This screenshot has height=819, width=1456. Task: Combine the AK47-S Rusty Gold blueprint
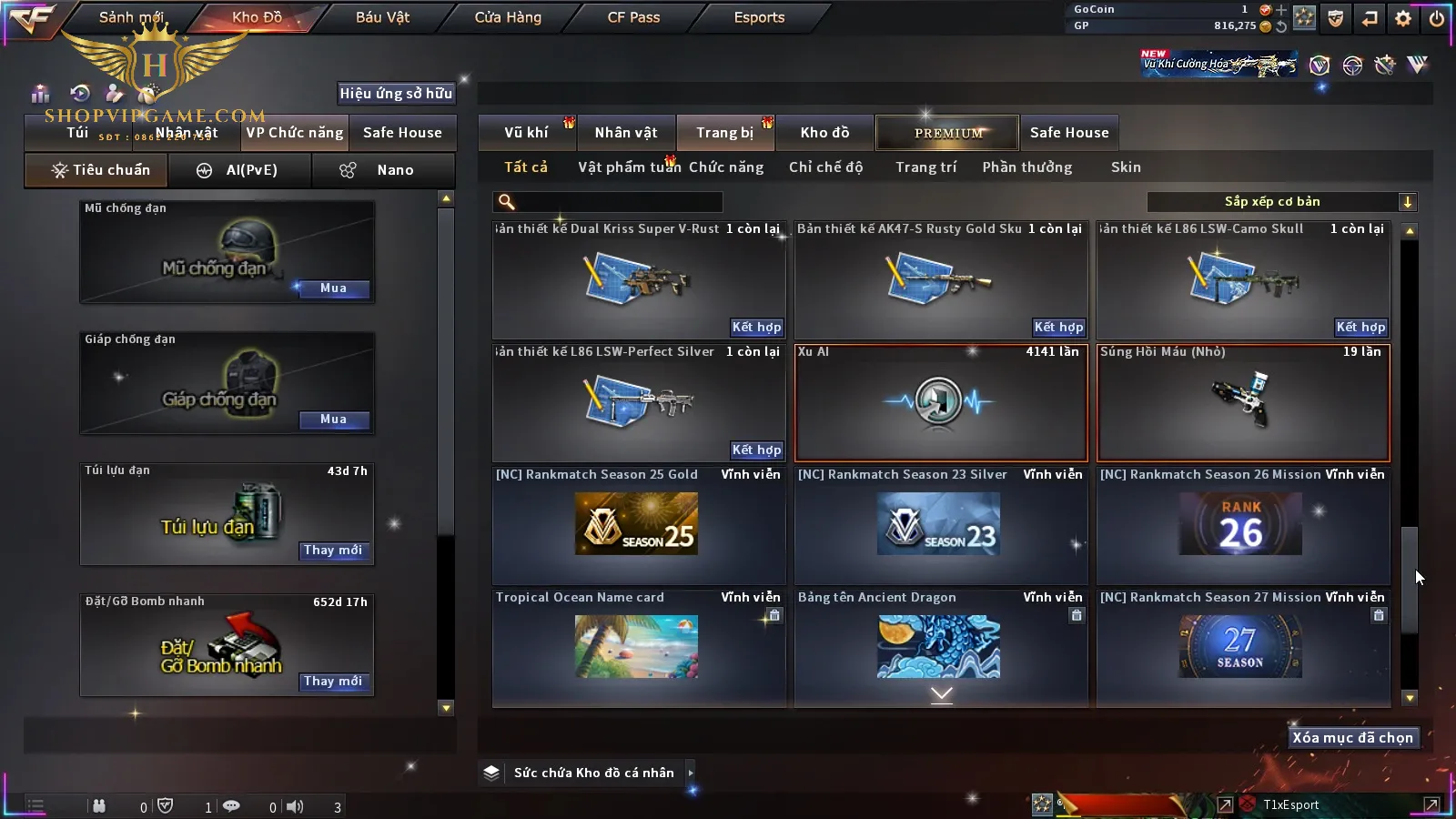click(1058, 327)
